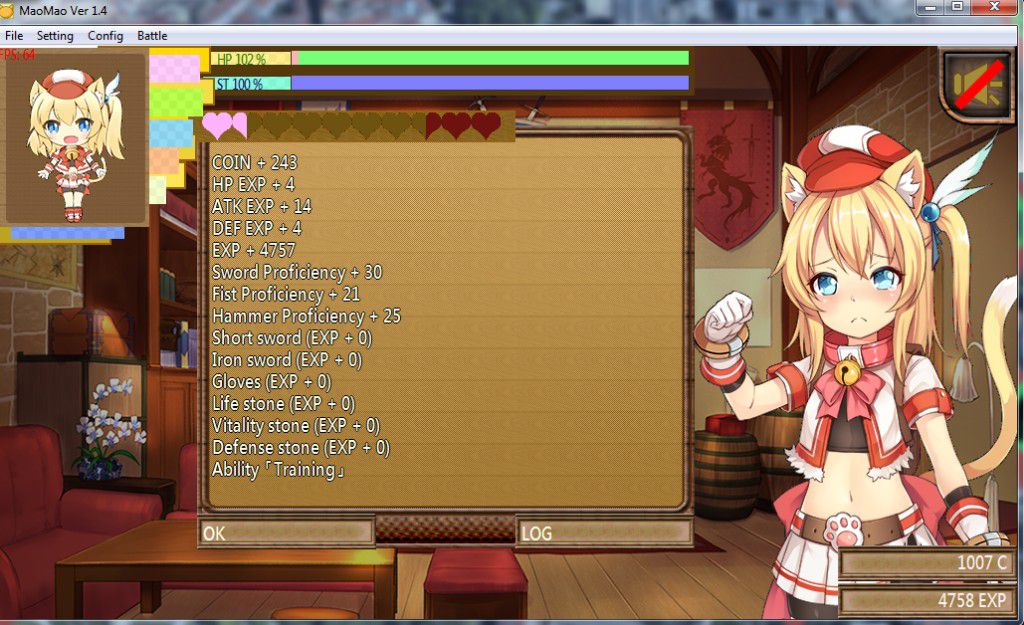Viewport: 1024px width, 625px height.
Task: Minimize the MaoMao window
Action: (931, 7)
